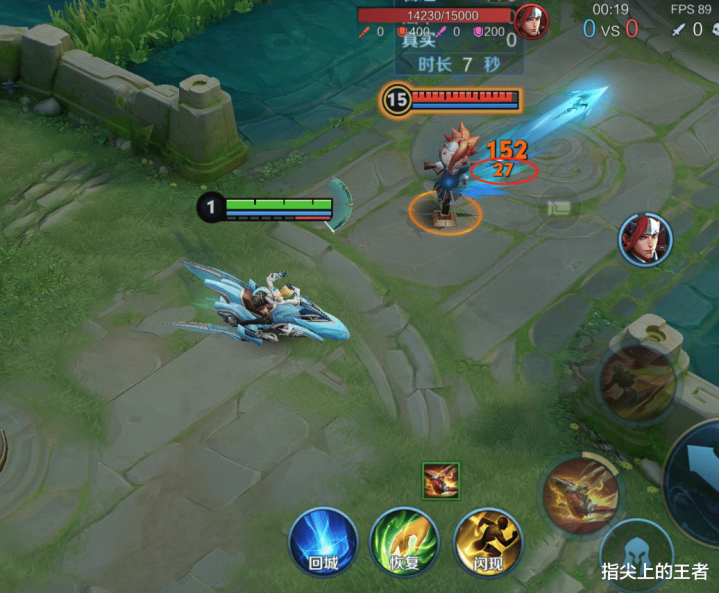This screenshot has width=719, height=593.
Task: Tap the faint translucent button near the dummy
Action: coord(557,209)
